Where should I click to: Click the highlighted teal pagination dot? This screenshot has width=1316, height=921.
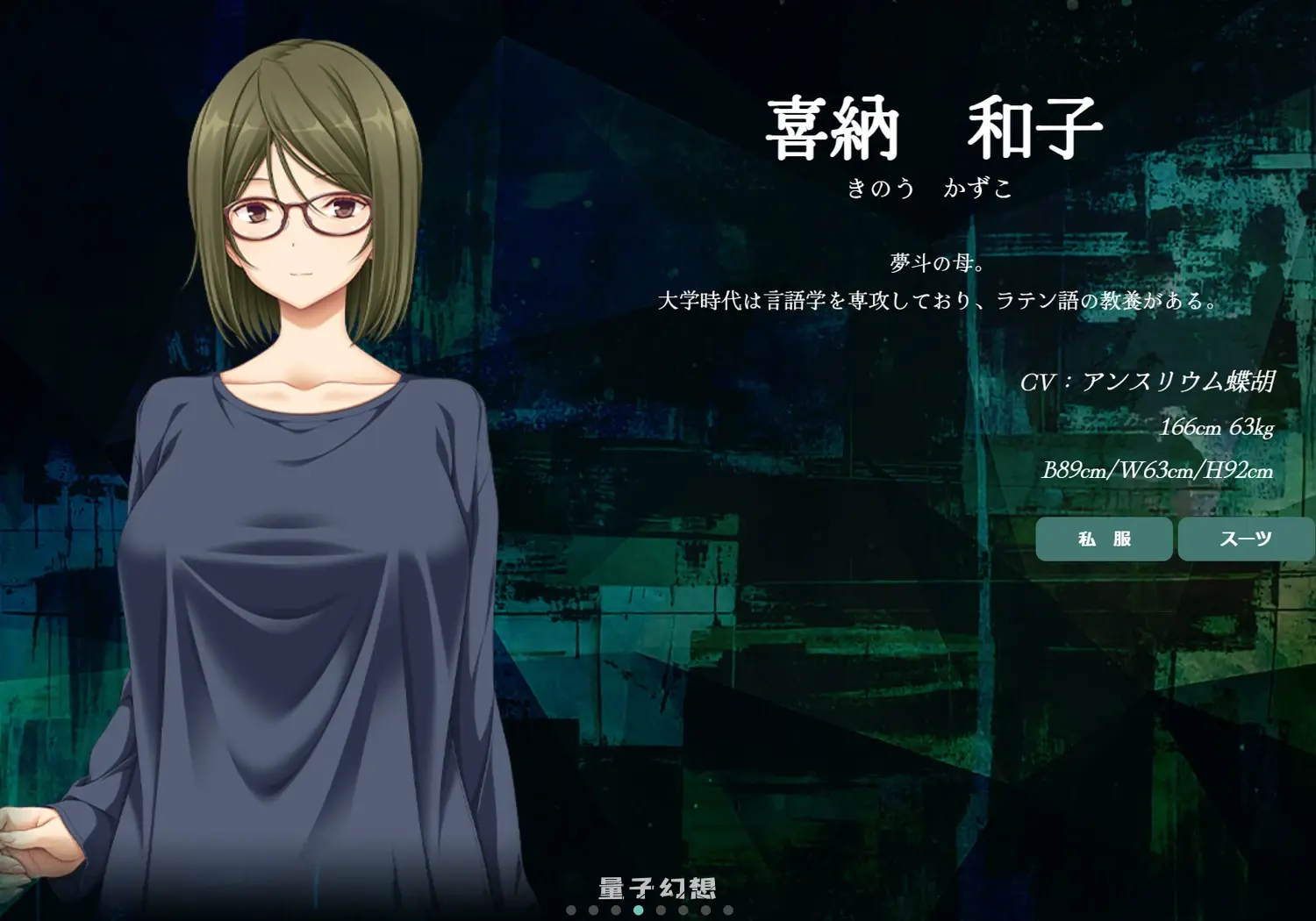tap(639, 910)
